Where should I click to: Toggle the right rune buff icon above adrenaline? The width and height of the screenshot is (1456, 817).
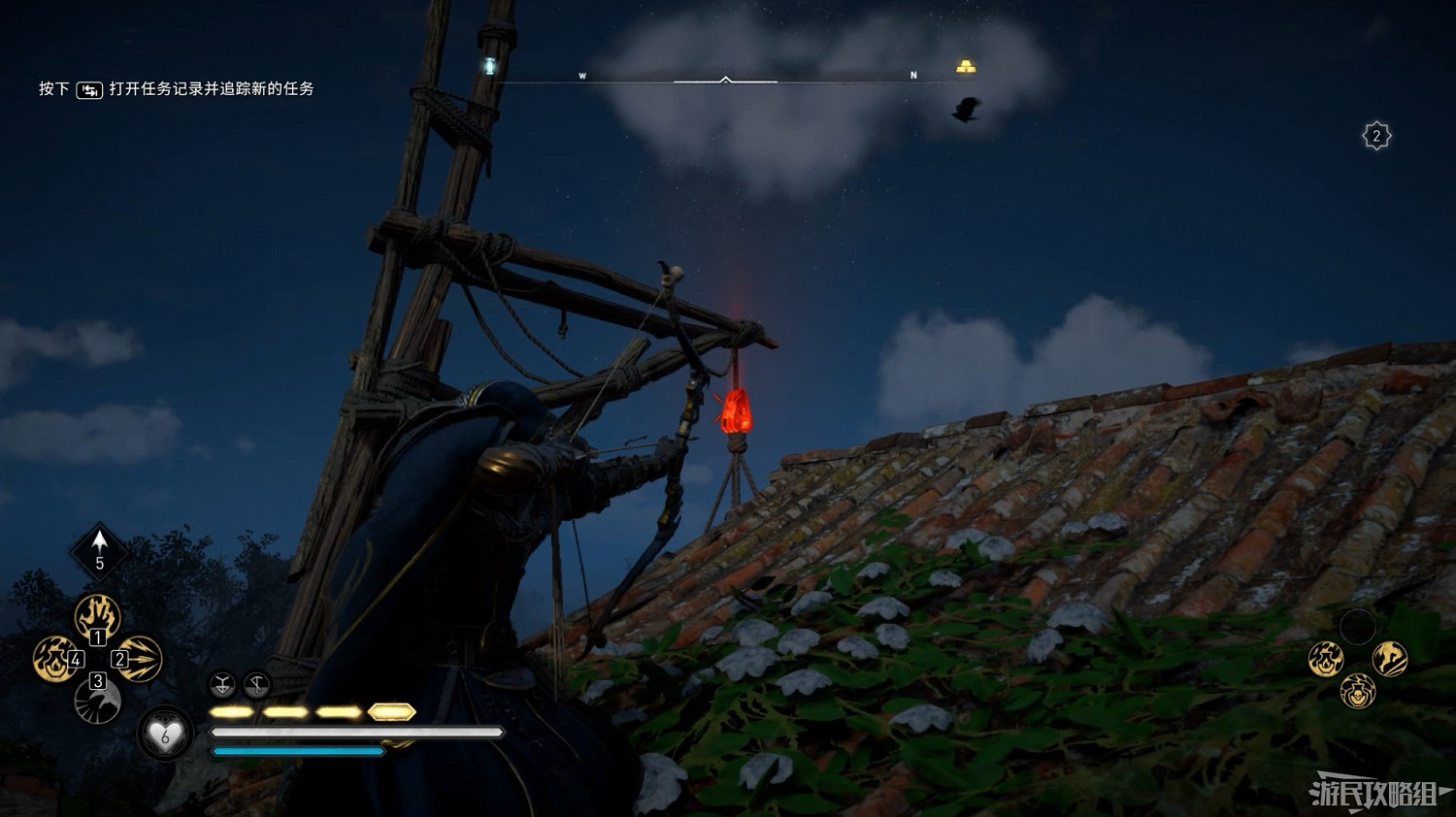258,685
